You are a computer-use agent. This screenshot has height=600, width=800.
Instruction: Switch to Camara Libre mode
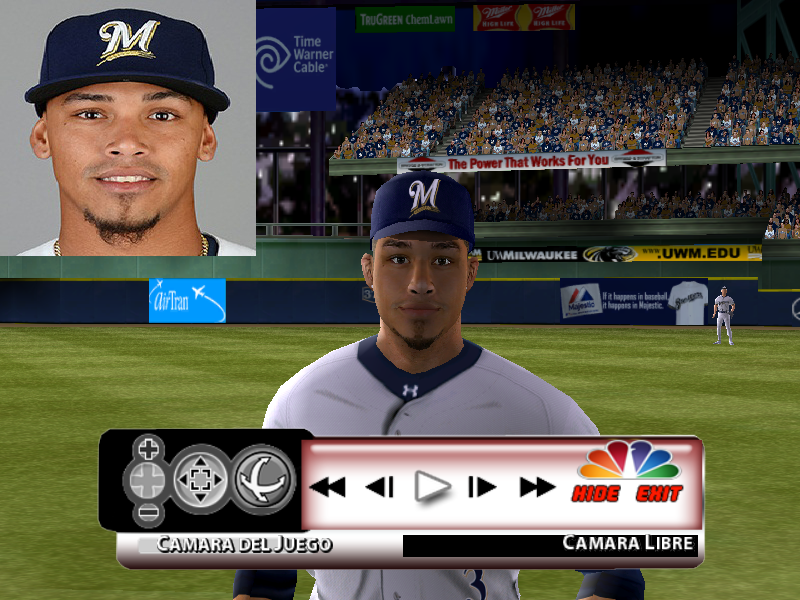click(629, 543)
